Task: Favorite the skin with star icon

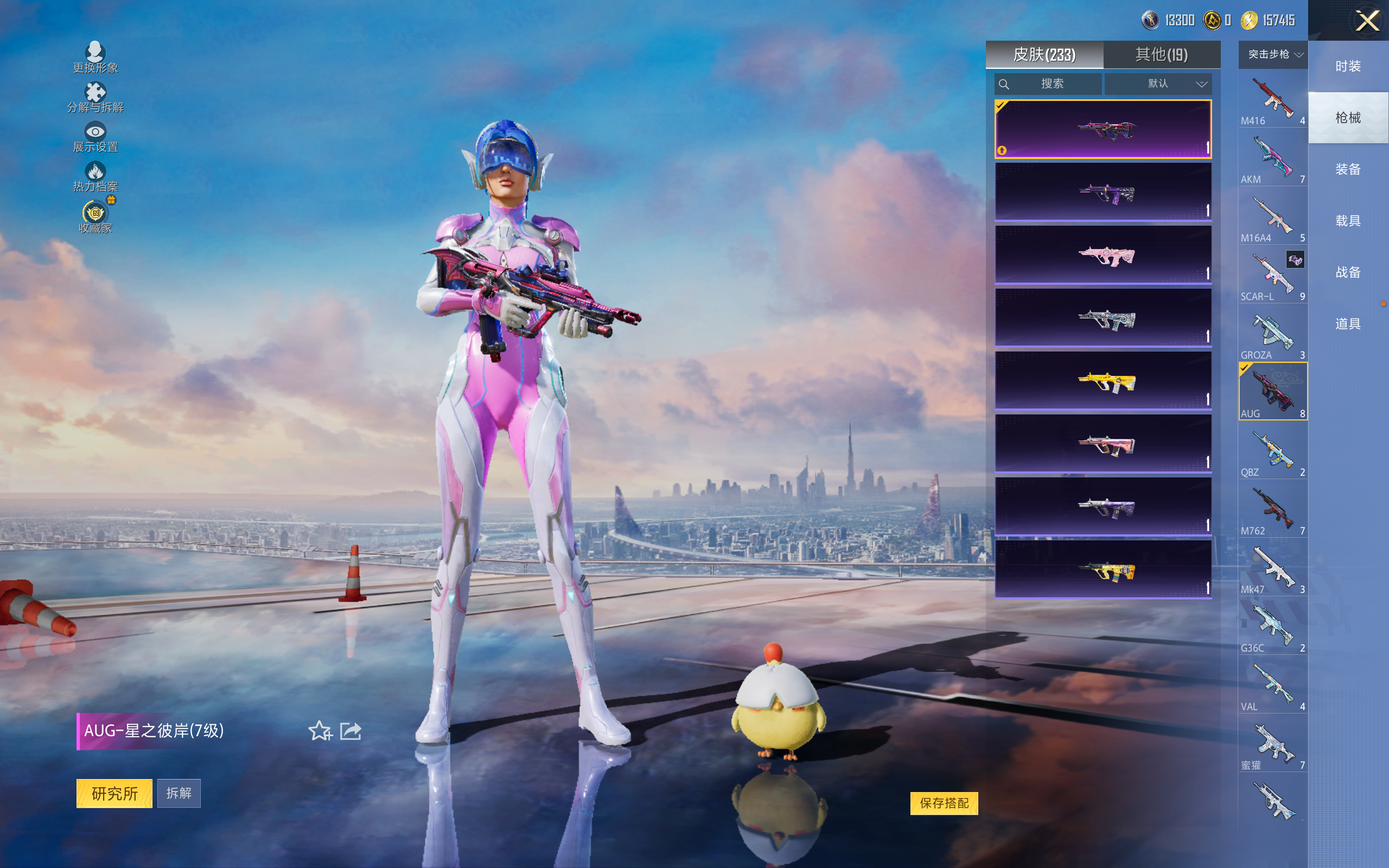Action: pos(320,731)
